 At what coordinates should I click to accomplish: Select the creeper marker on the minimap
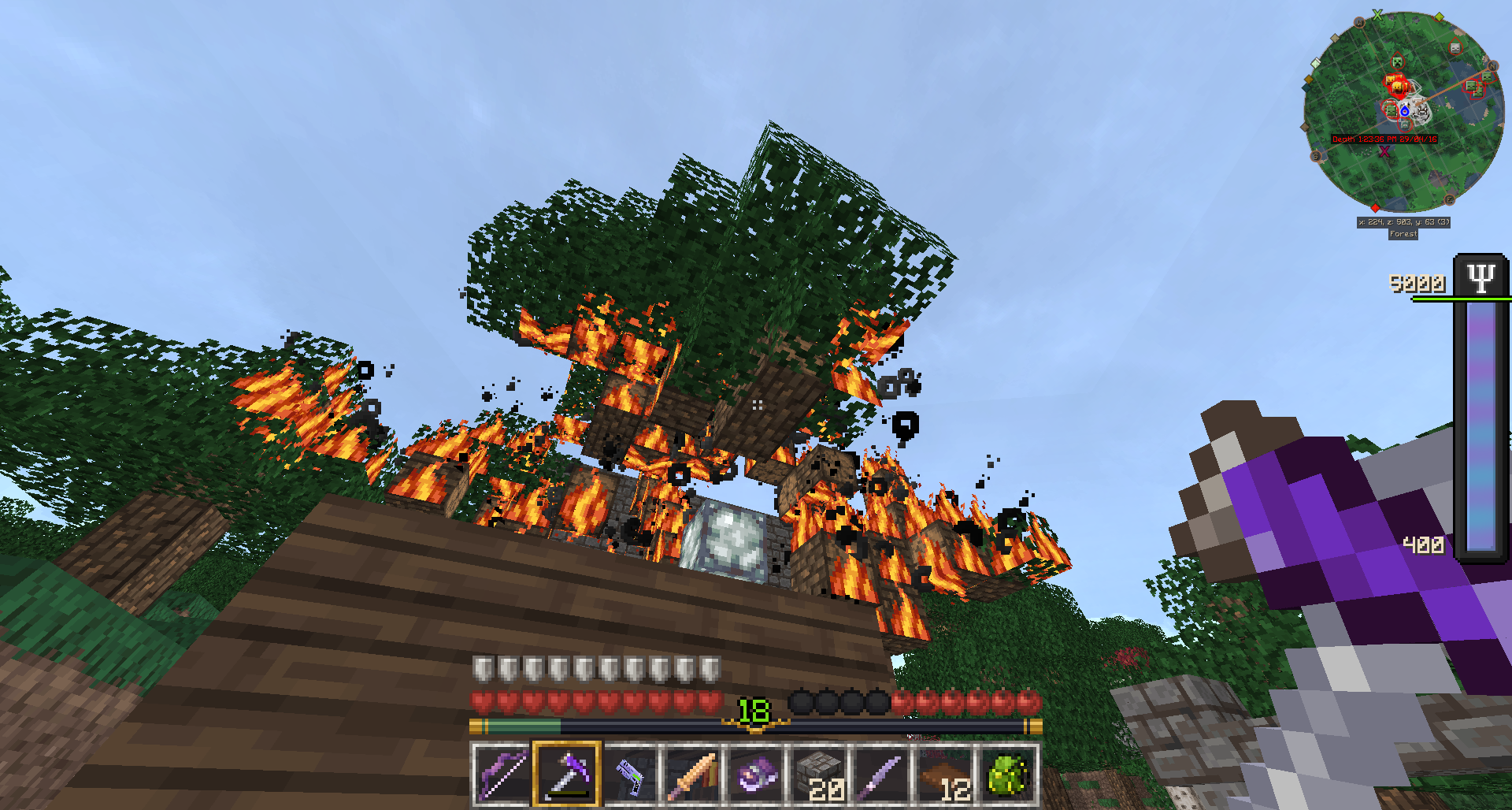[1397, 61]
